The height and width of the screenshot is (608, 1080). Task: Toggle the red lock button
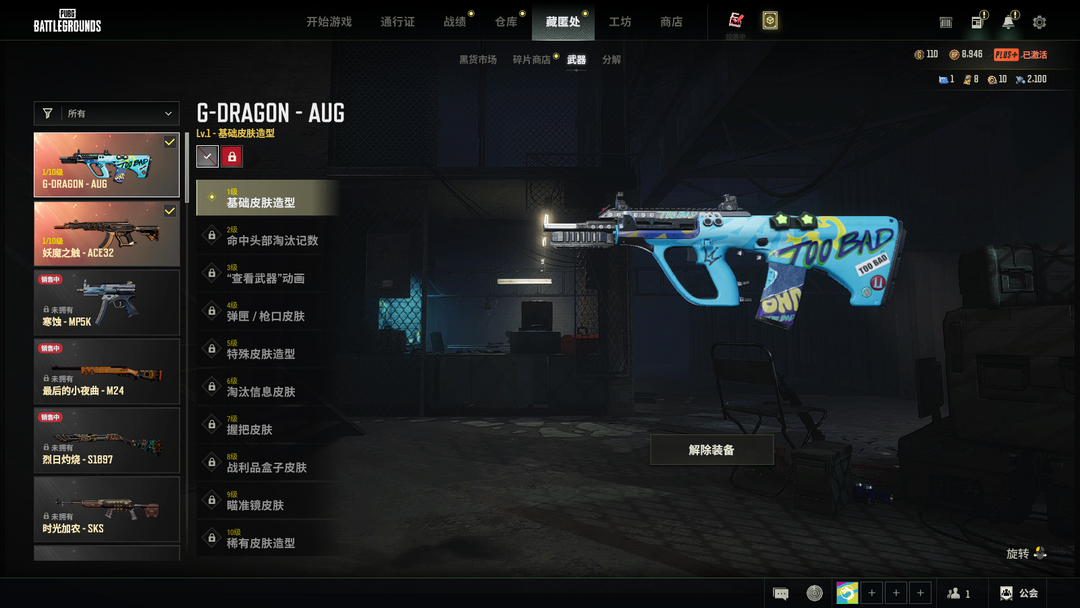point(231,156)
